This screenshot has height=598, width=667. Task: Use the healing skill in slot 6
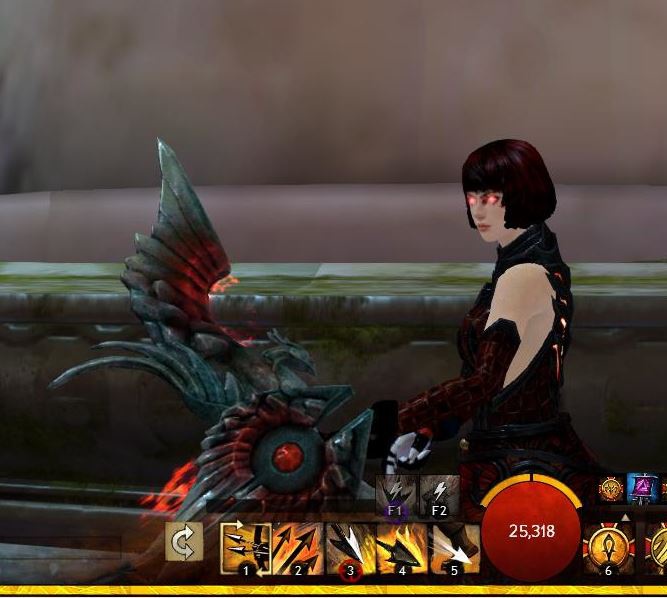tap(608, 547)
